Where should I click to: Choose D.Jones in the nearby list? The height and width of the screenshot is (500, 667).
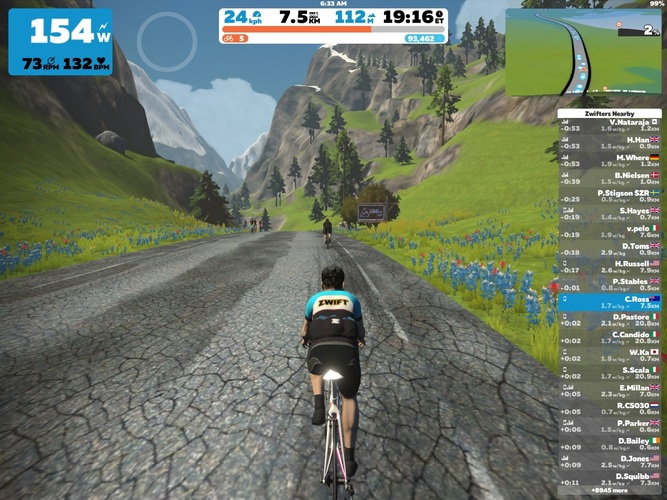click(611, 461)
